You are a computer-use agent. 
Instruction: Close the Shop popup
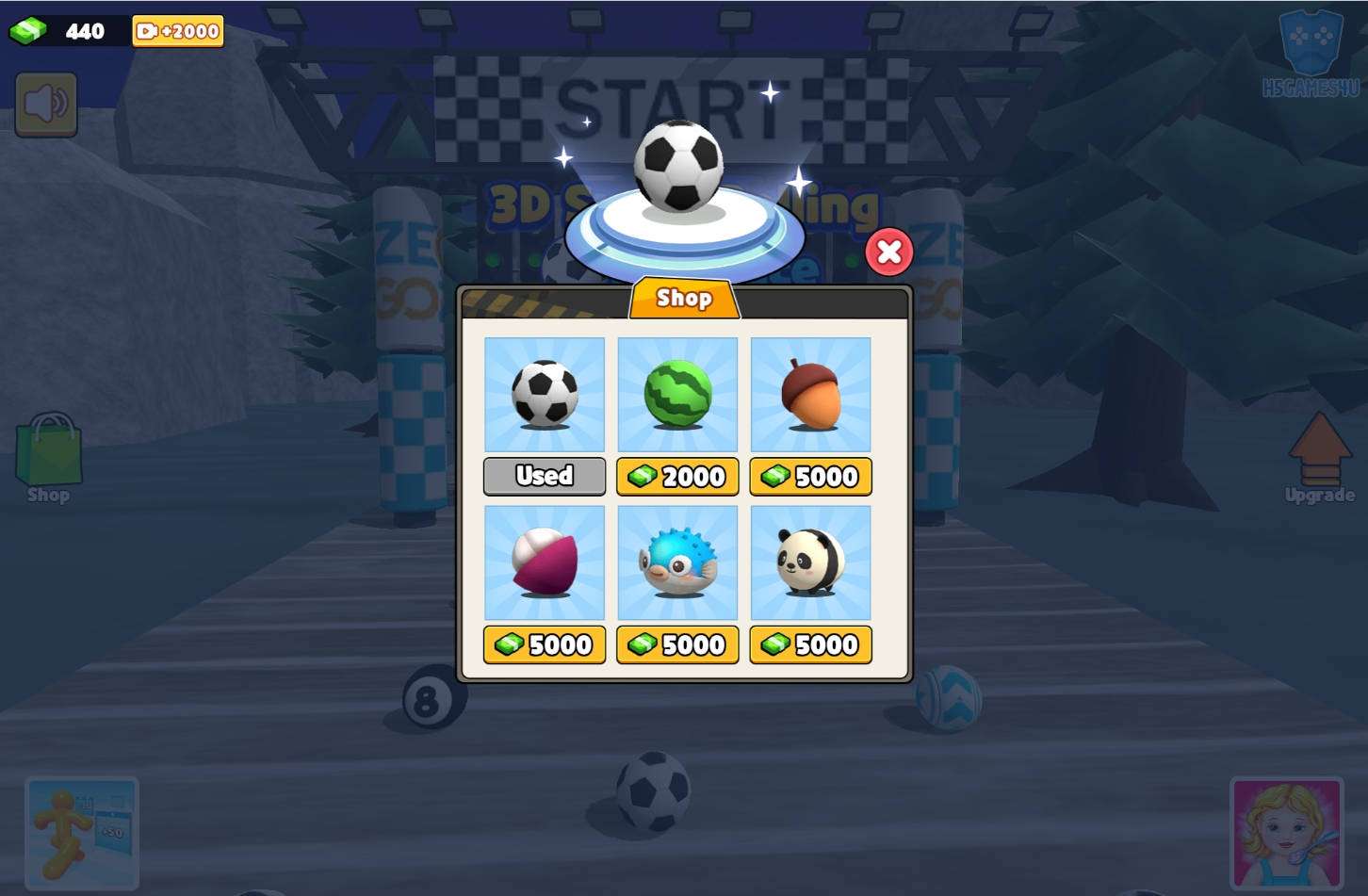pyautogui.click(x=888, y=252)
